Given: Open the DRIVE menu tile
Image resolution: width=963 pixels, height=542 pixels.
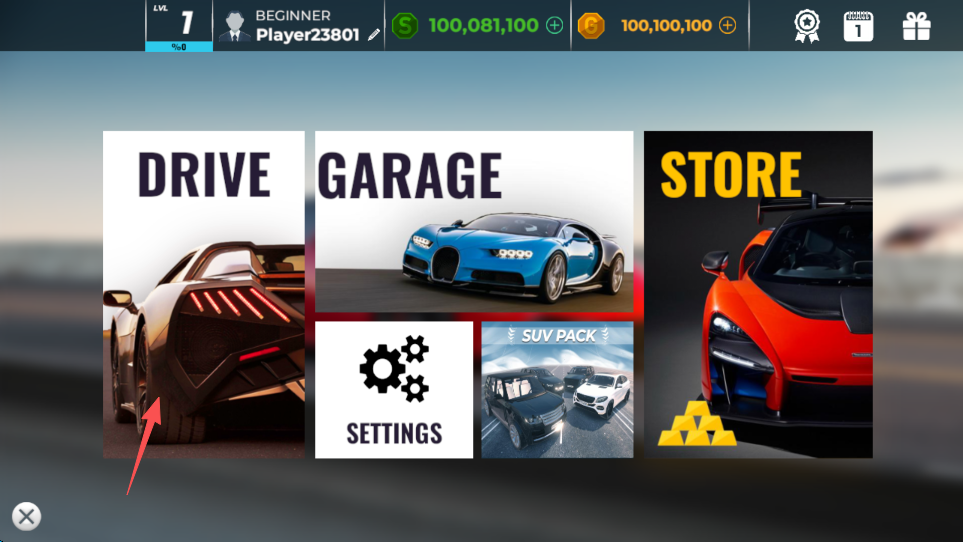Looking at the screenshot, I should [204, 294].
